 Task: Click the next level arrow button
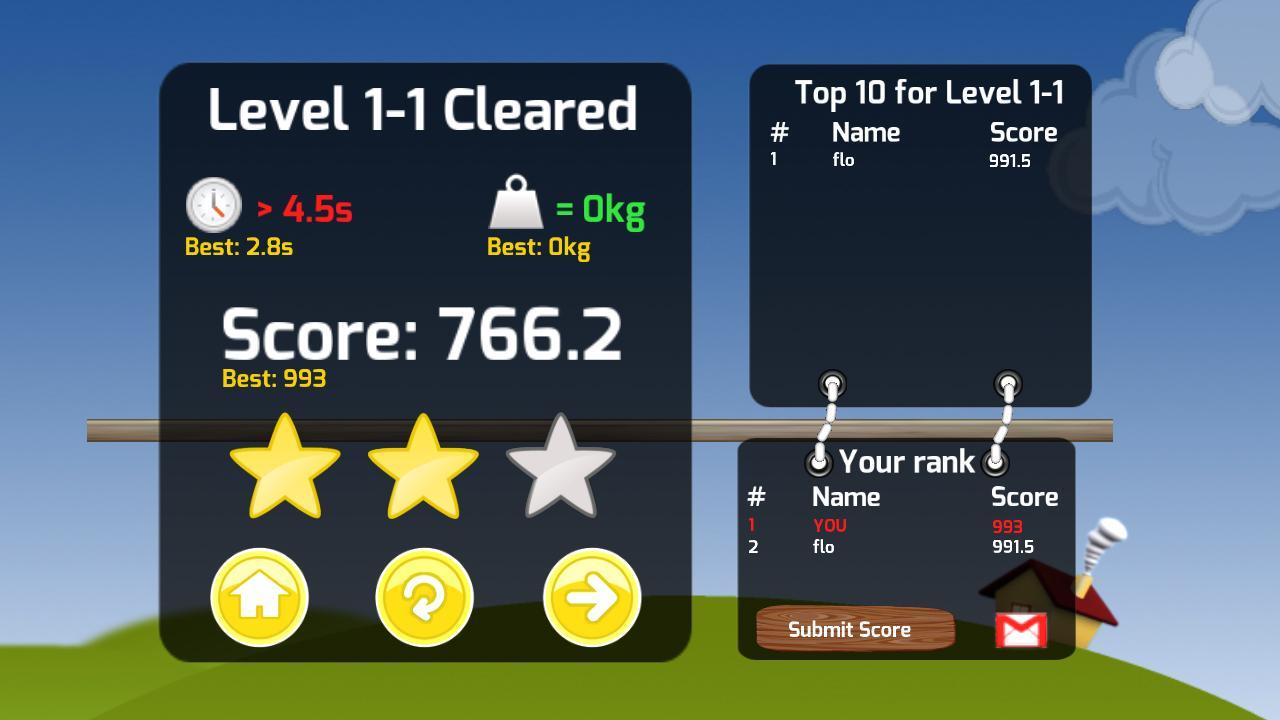(x=591, y=597)
